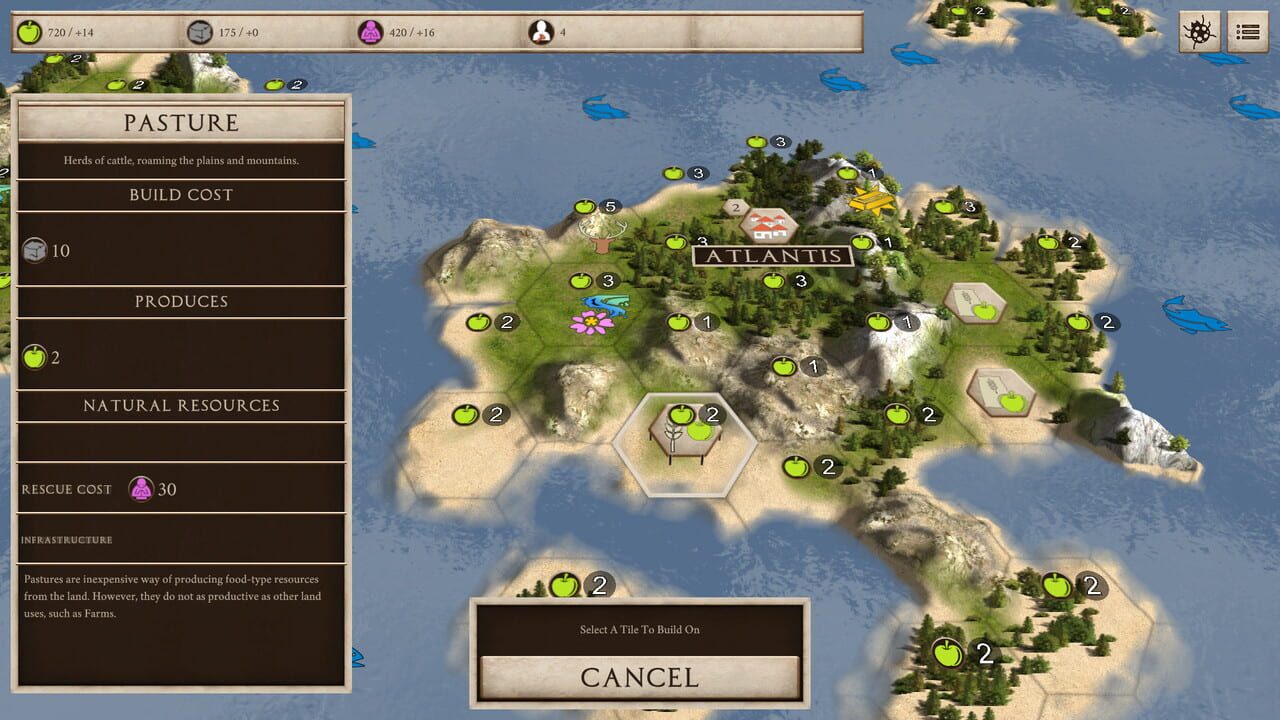Expand the Natural Resources section
This screenshot has height=720, width=1280.
180,406
